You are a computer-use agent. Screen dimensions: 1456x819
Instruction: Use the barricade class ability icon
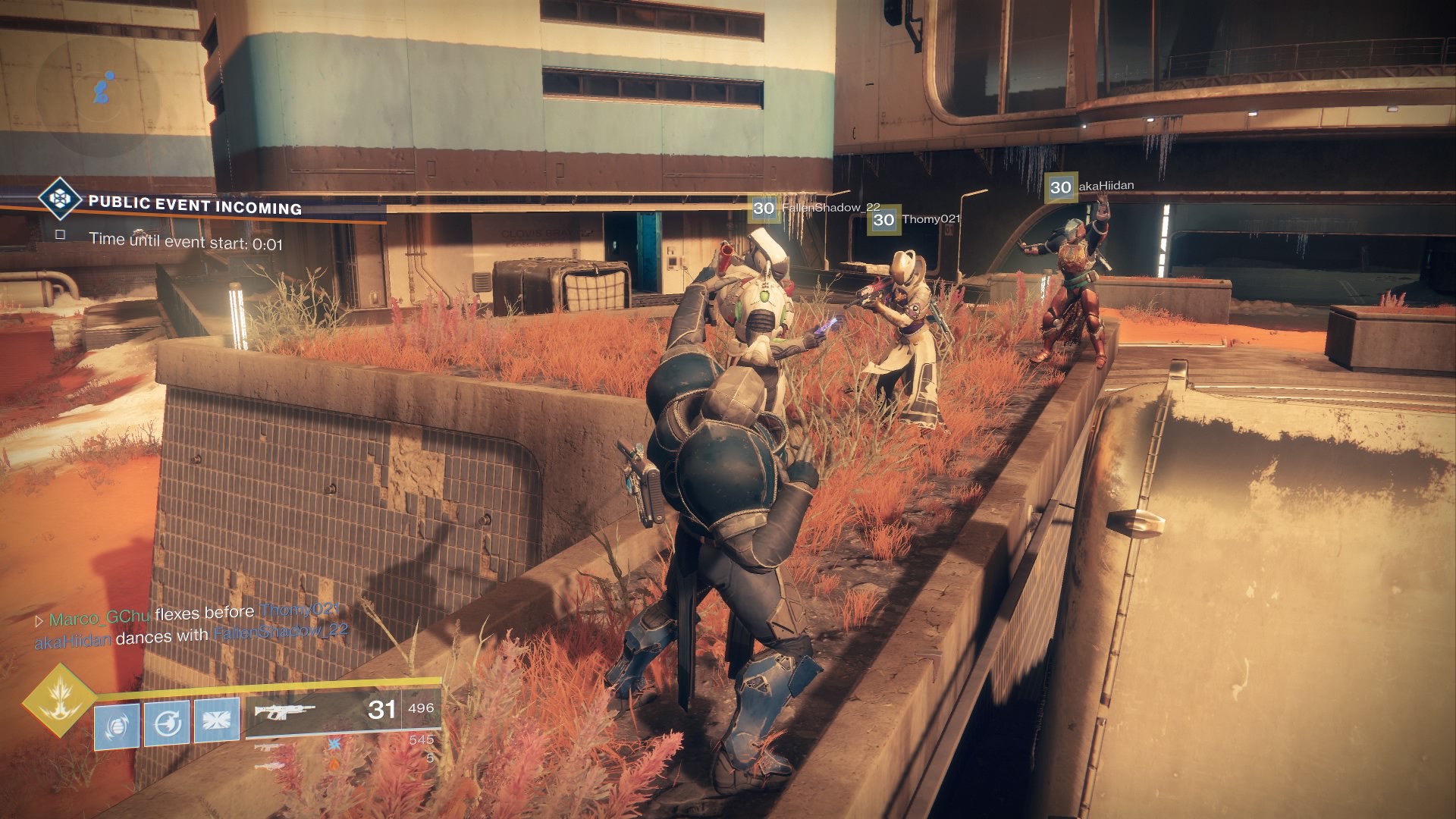point(217,720)
